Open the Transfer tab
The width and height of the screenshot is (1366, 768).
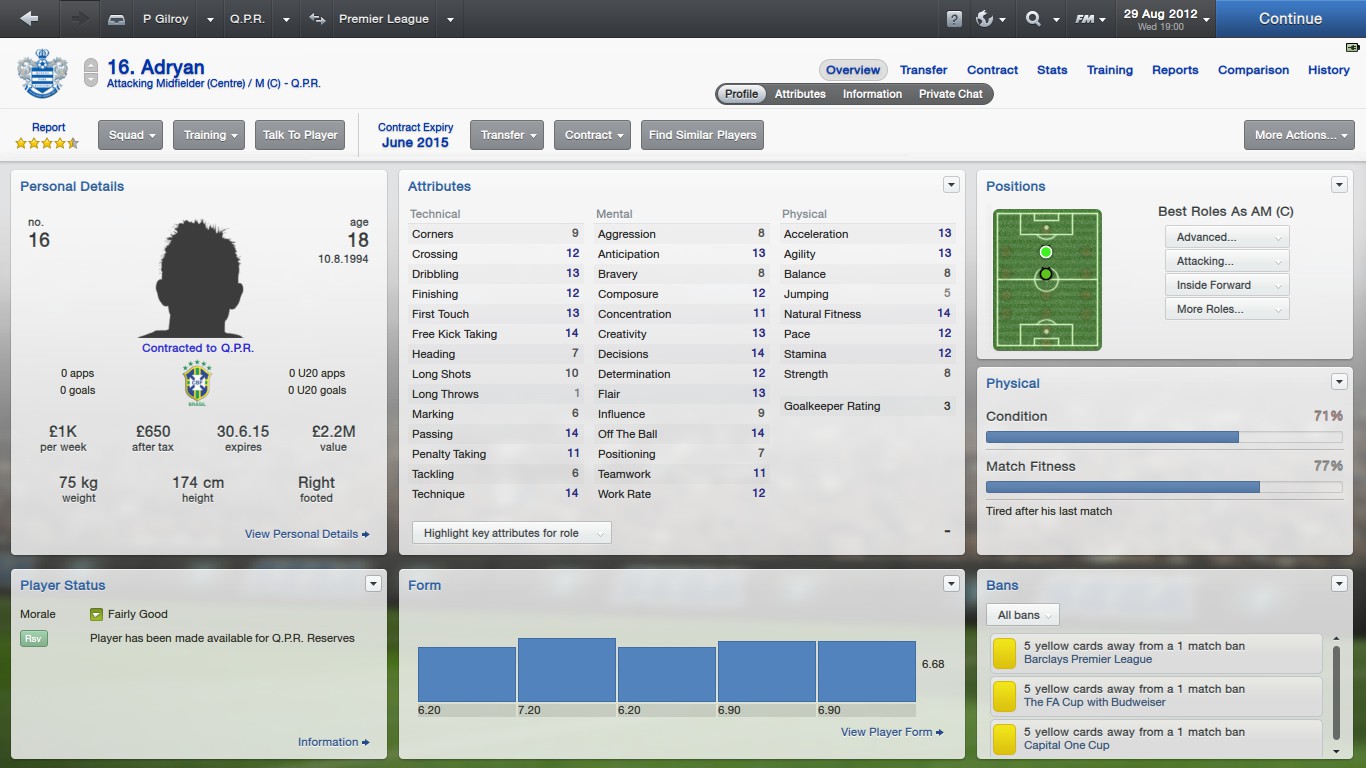(x=923, y=70)
